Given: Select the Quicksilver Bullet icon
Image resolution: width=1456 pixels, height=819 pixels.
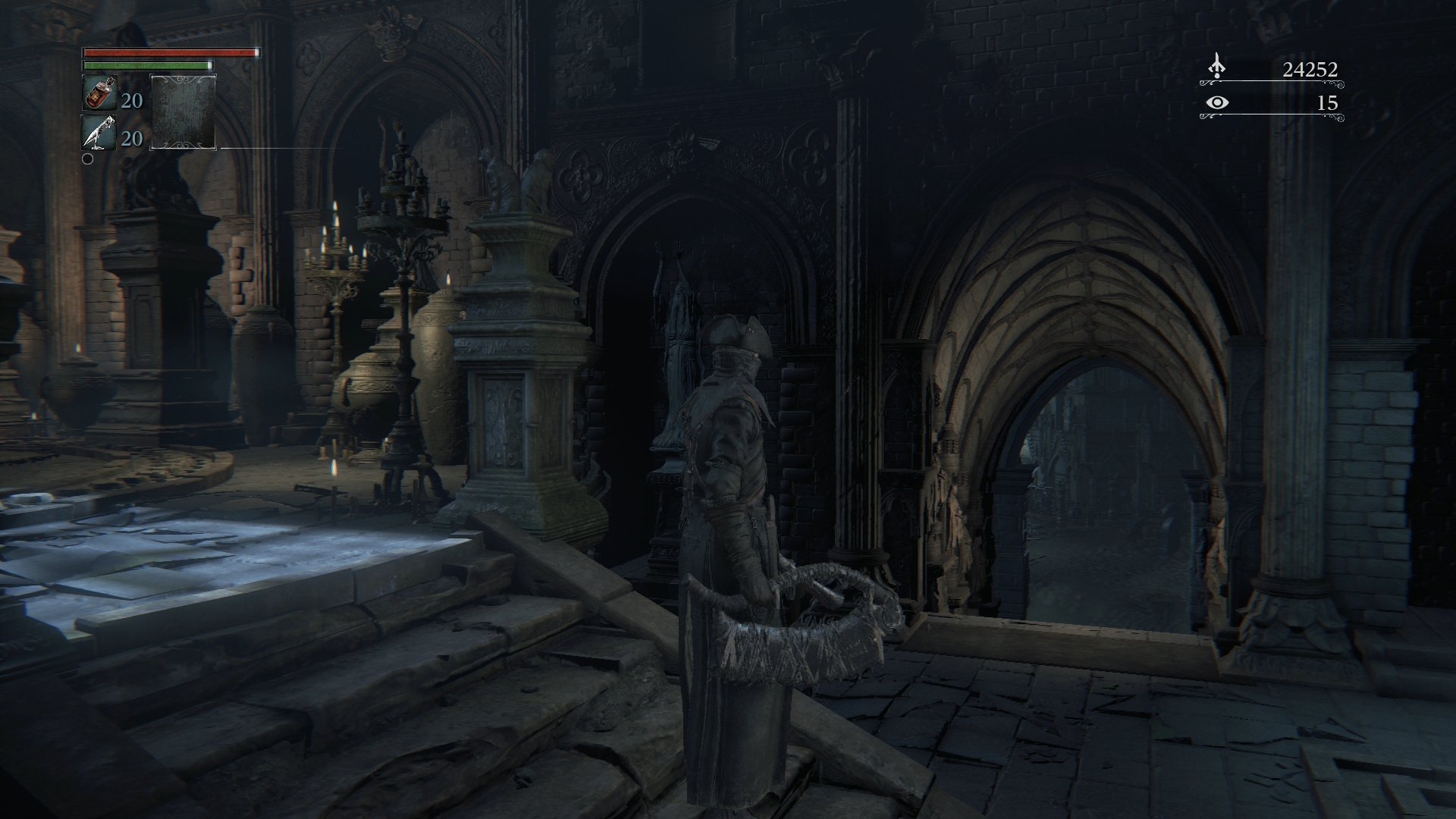Looking at the screenshot, I should click(x=99, y=133).
